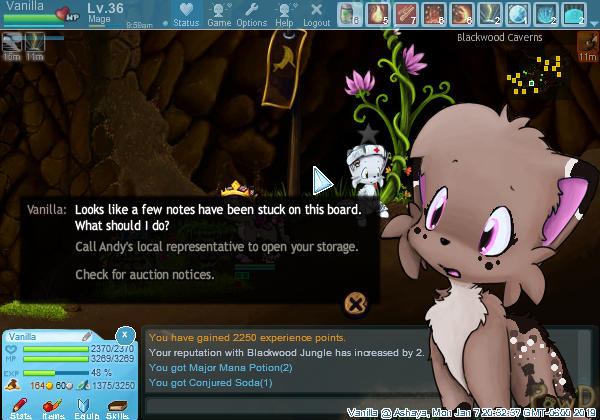Advance dialogue with the white arrow
600x420 pixels.
[x=322, y=180]
